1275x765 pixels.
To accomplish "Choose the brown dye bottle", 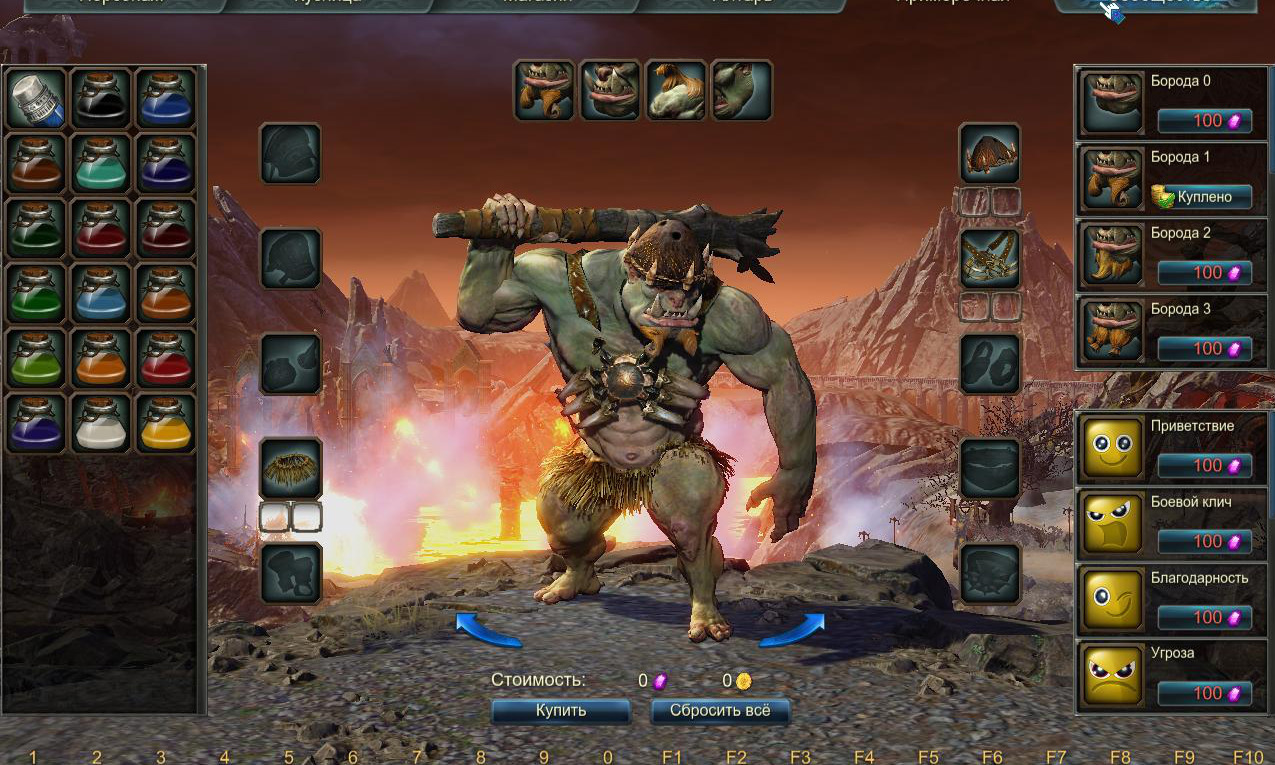I will point(37,163).
